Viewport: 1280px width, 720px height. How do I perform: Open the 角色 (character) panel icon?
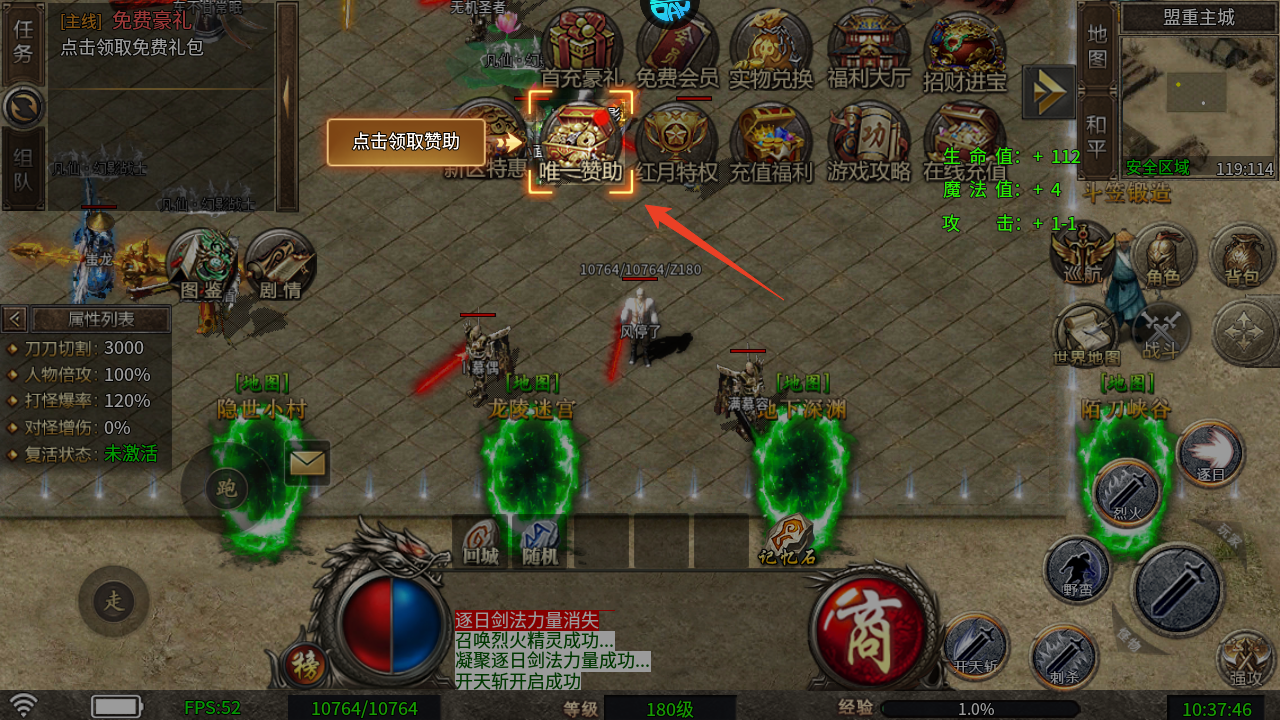1166,255
